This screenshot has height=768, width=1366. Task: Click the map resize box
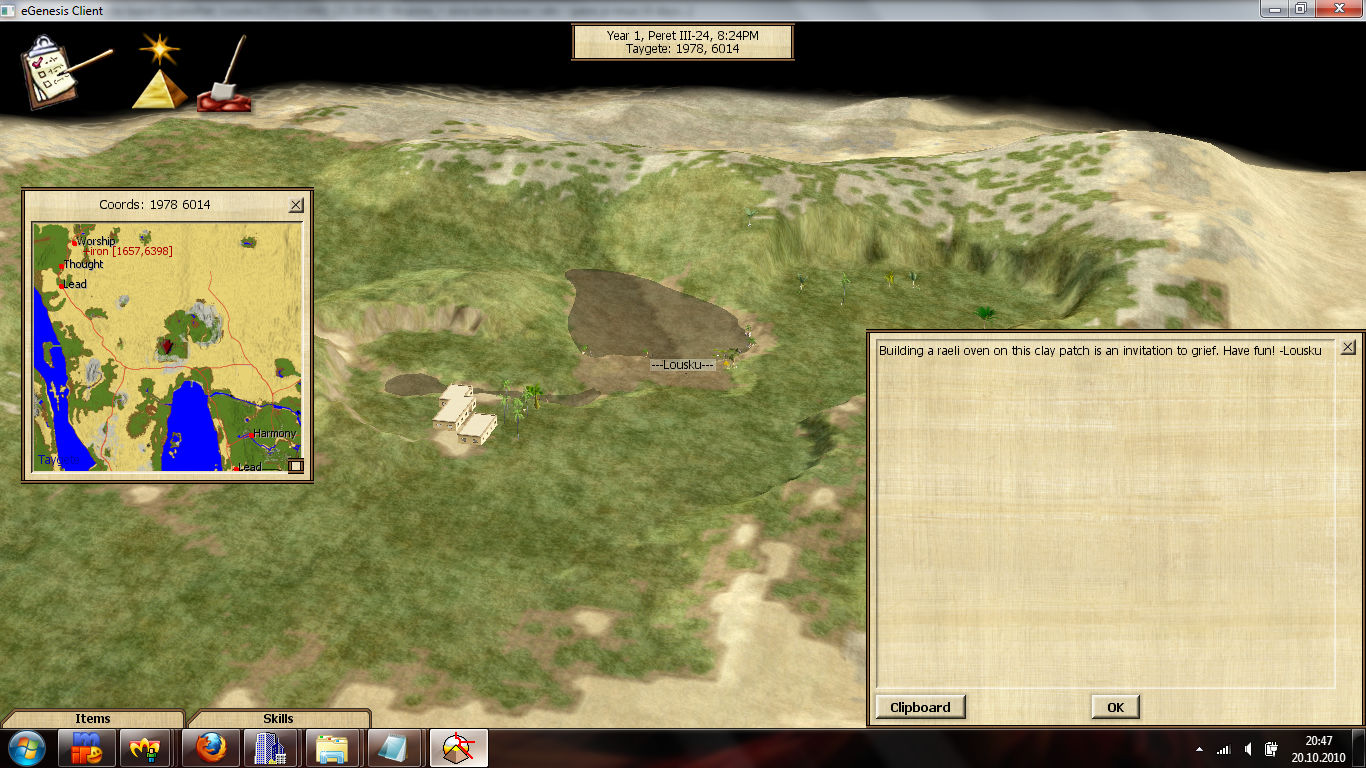click(295, 465)
